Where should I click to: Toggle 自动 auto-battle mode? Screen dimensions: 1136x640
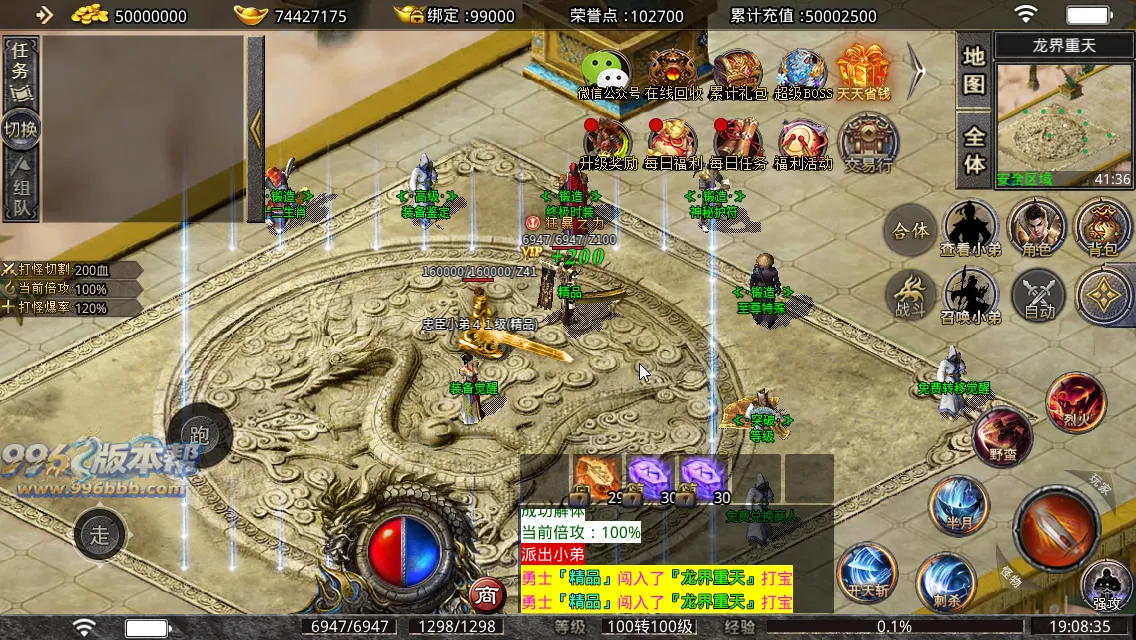tap(1039, 297)
